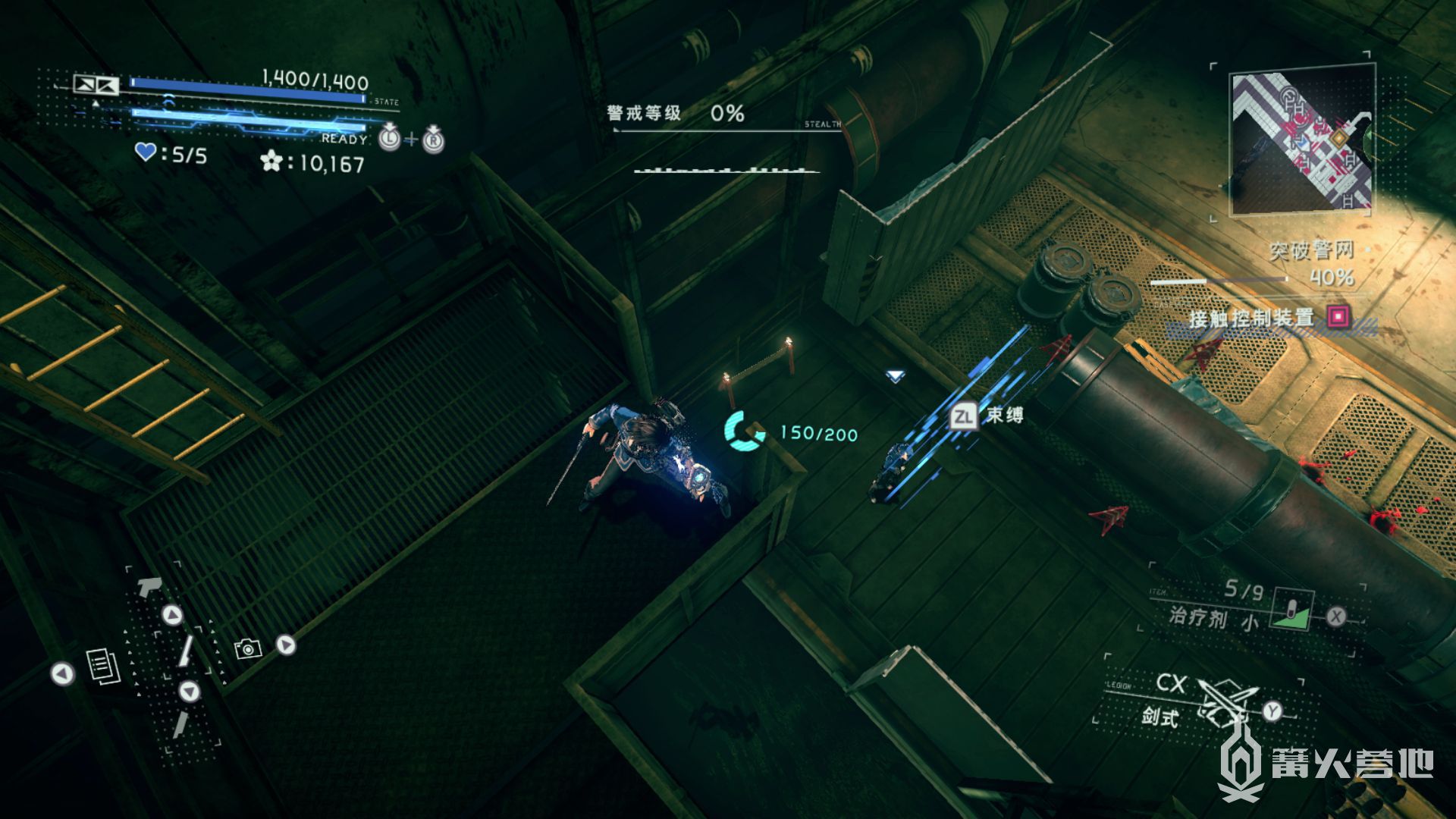Screen dimensions: 1456x819
Task: Open the documents file icon
Action: click(x=102, y=667)
